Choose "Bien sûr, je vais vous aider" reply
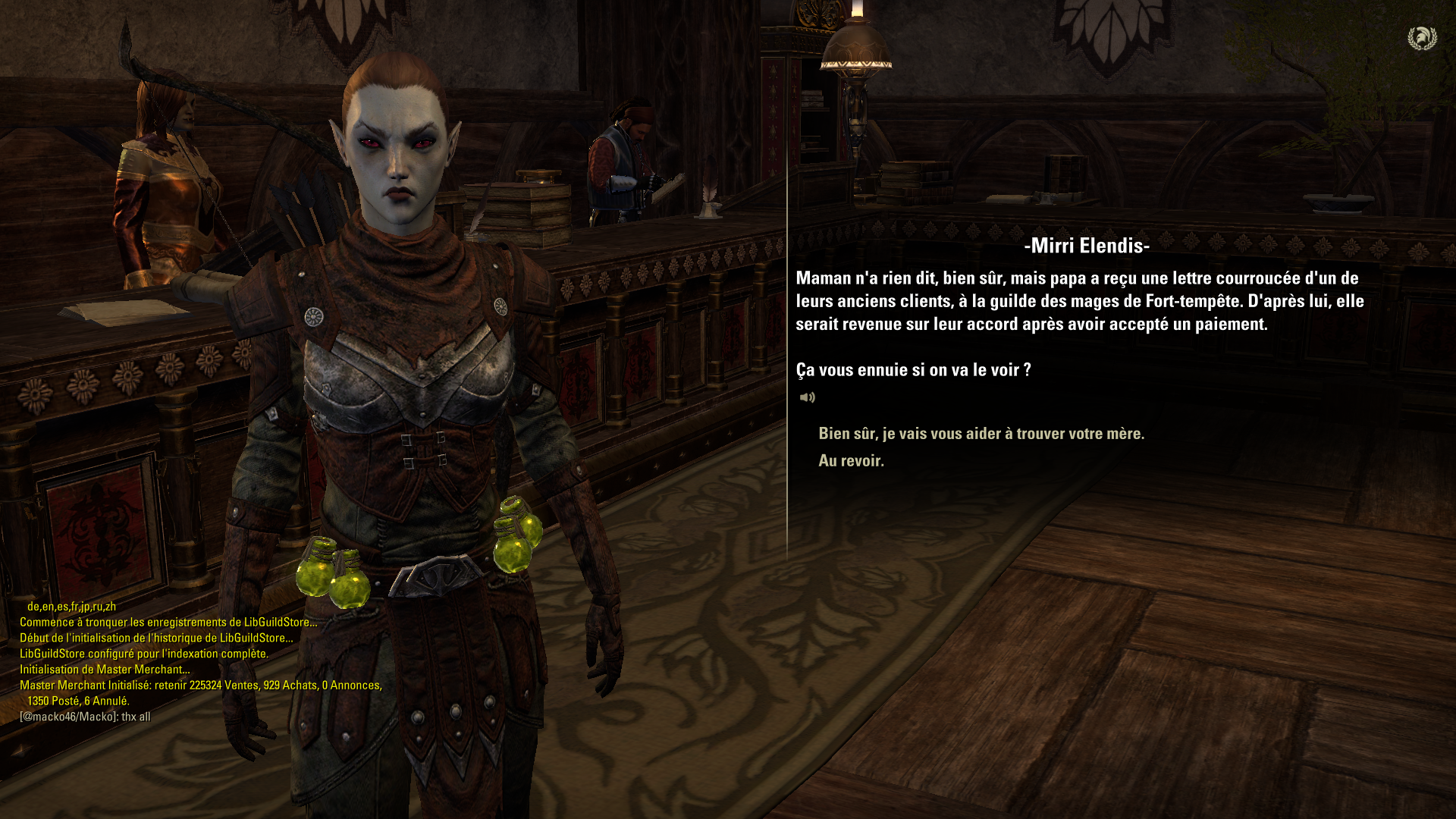The width and height of the screenshot is (1456, 819). coord(981,434)
